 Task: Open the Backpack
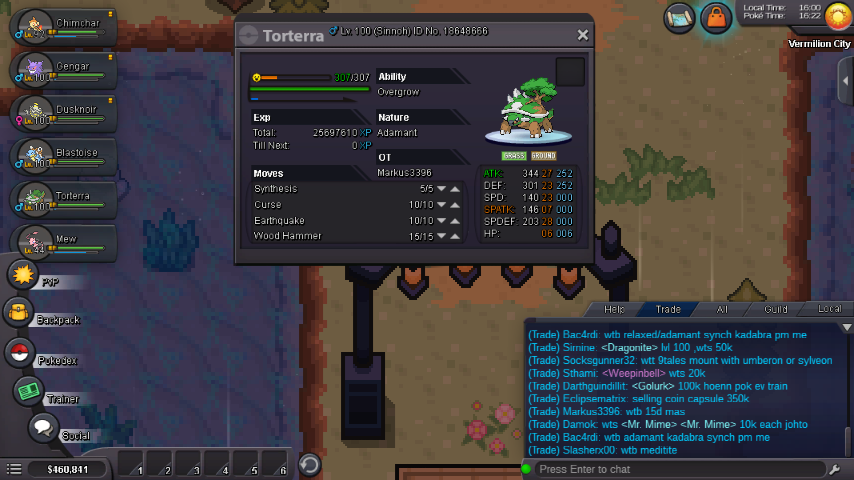[19, 313]
